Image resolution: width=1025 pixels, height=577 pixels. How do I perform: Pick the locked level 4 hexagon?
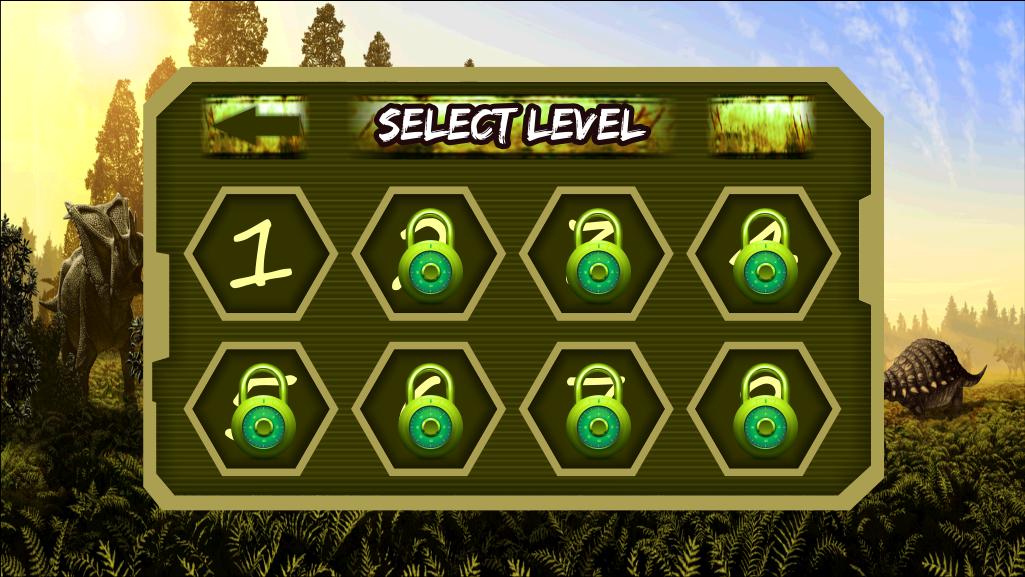(x=765, y=254)
